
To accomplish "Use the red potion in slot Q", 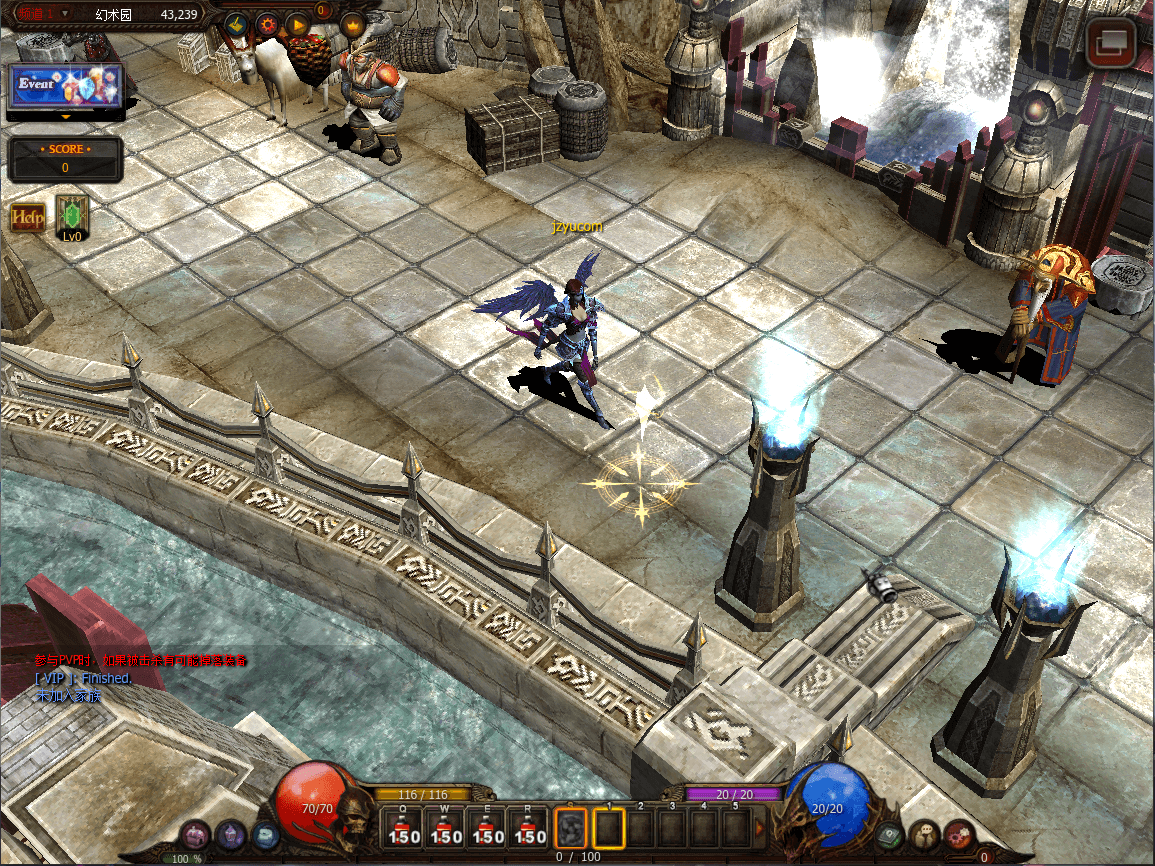I will point(404,828).
